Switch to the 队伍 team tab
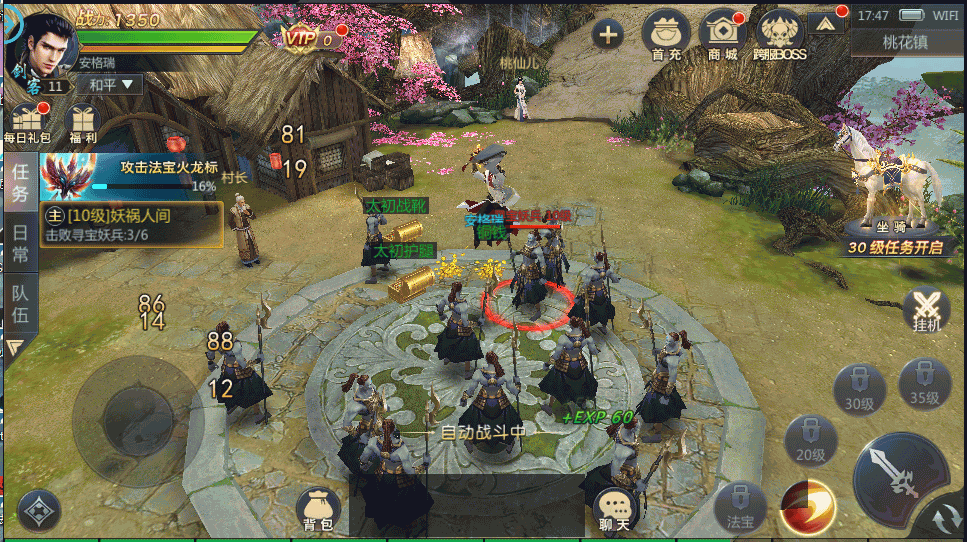 tap(19, 304)
